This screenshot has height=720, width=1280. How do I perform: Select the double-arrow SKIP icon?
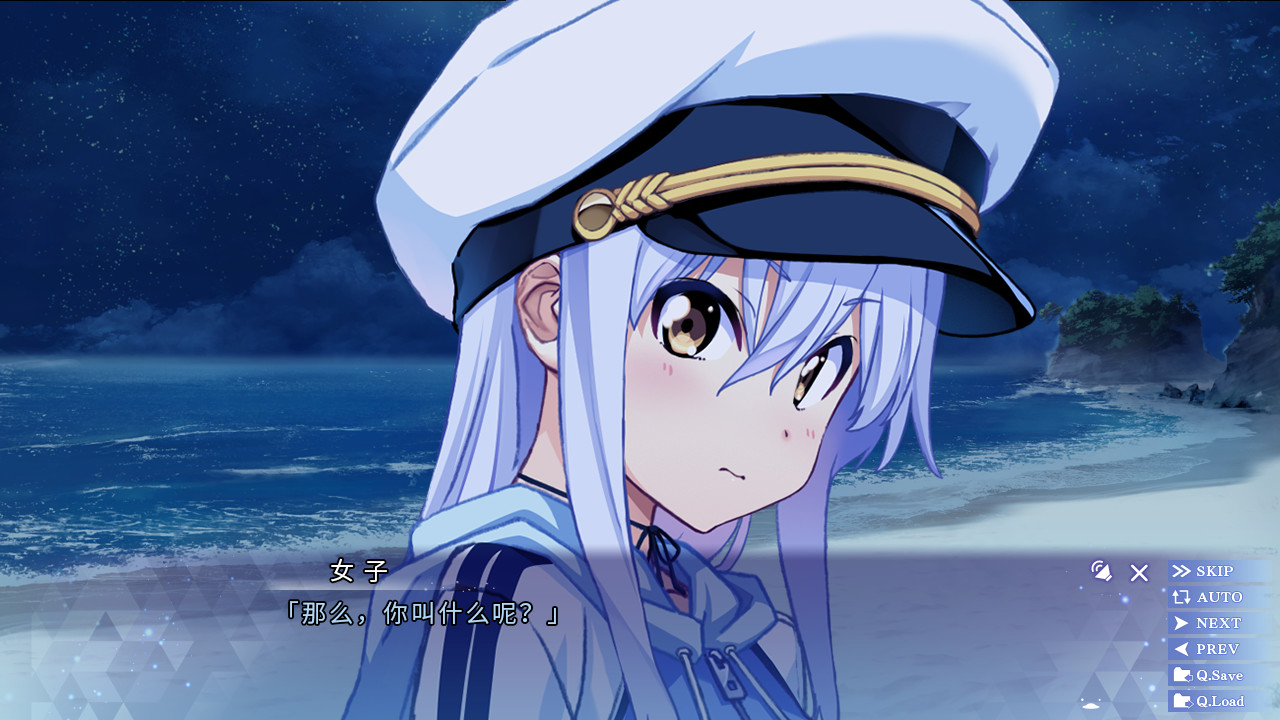coord(1180,571)
